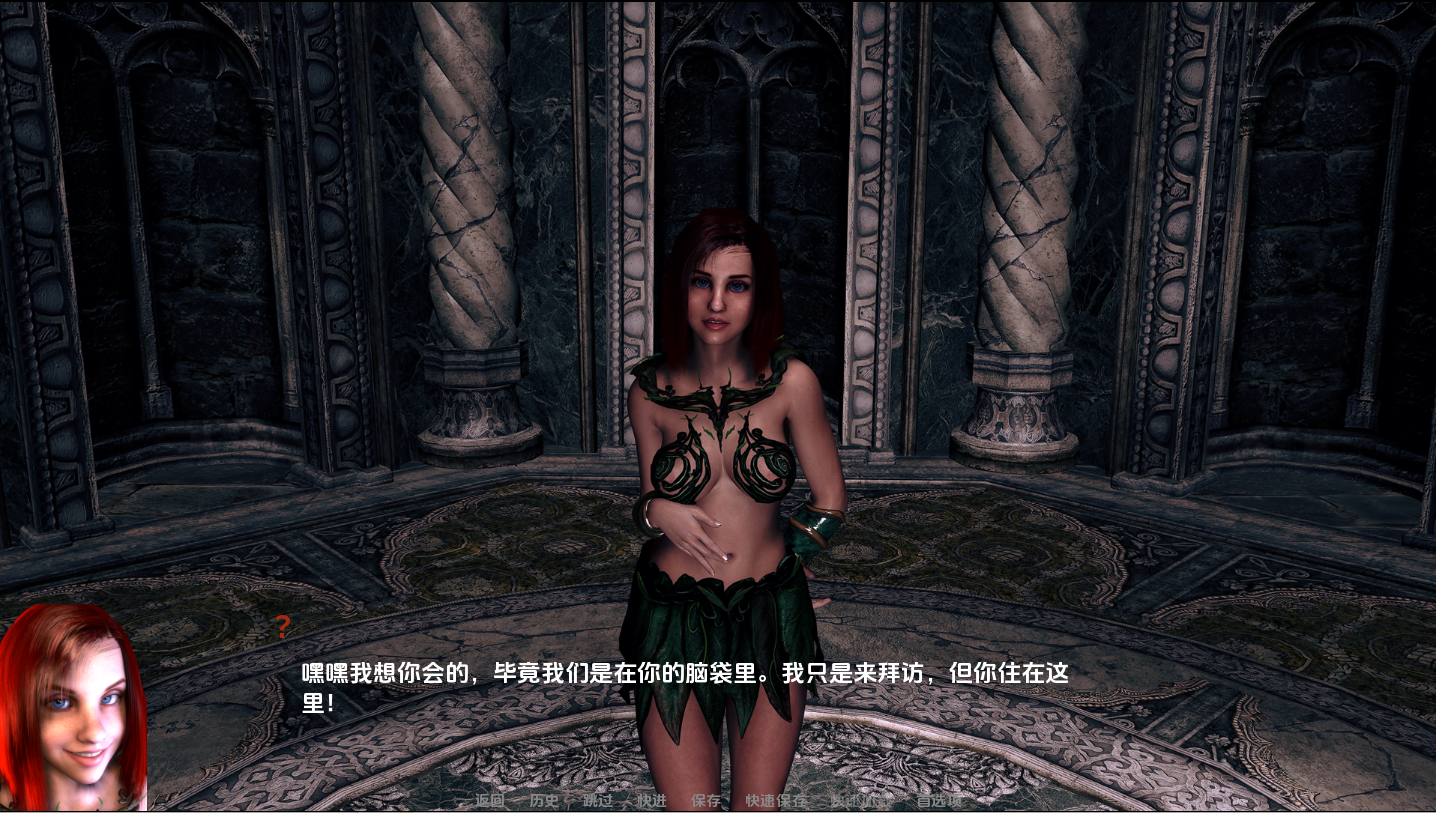Open the 保存 save screen

click(707, 800)
